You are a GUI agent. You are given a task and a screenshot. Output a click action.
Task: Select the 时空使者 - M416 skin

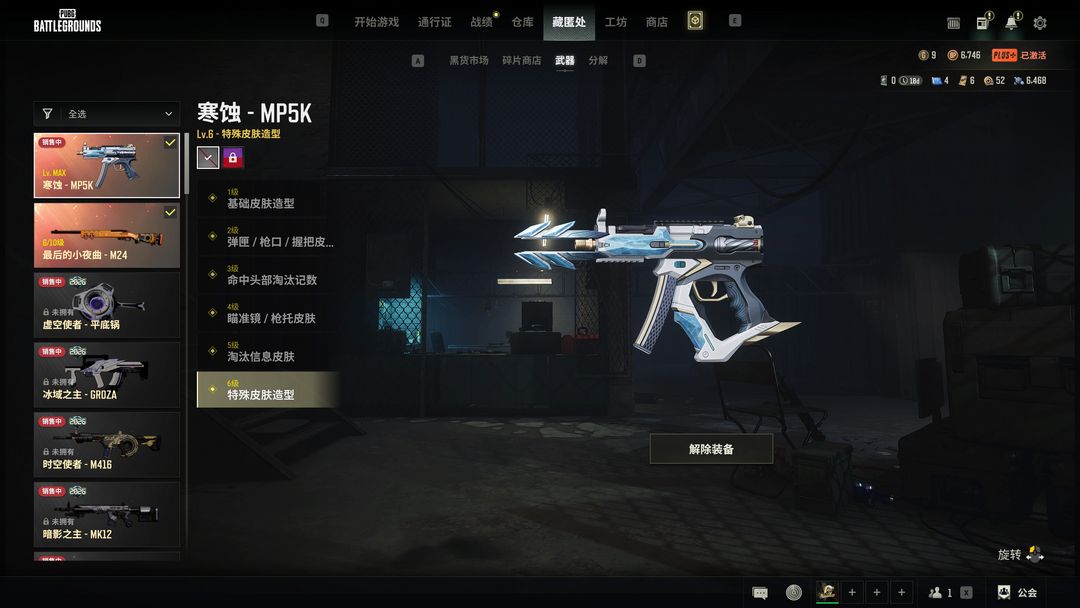(107, 445)
